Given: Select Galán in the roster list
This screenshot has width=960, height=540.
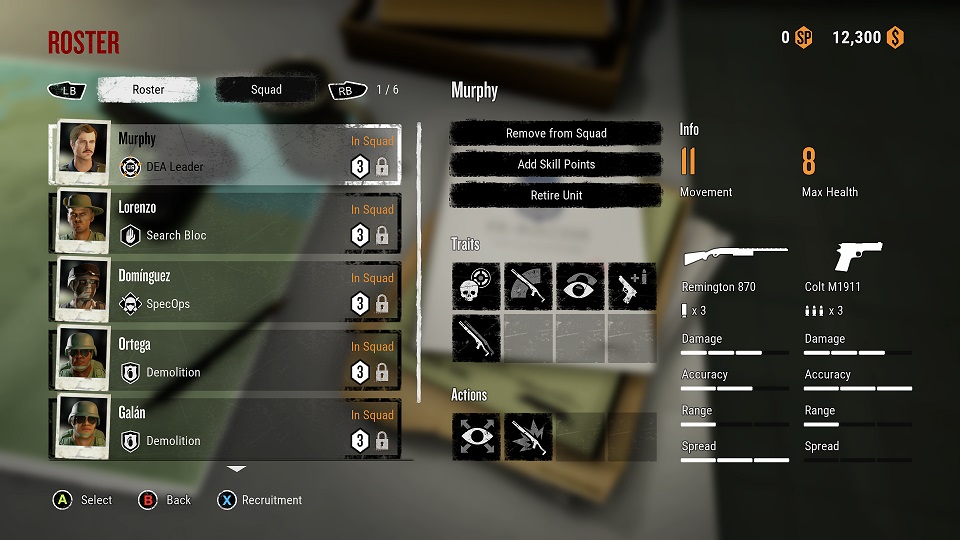Looking at the screenshot, I should [x=225, y=427].
